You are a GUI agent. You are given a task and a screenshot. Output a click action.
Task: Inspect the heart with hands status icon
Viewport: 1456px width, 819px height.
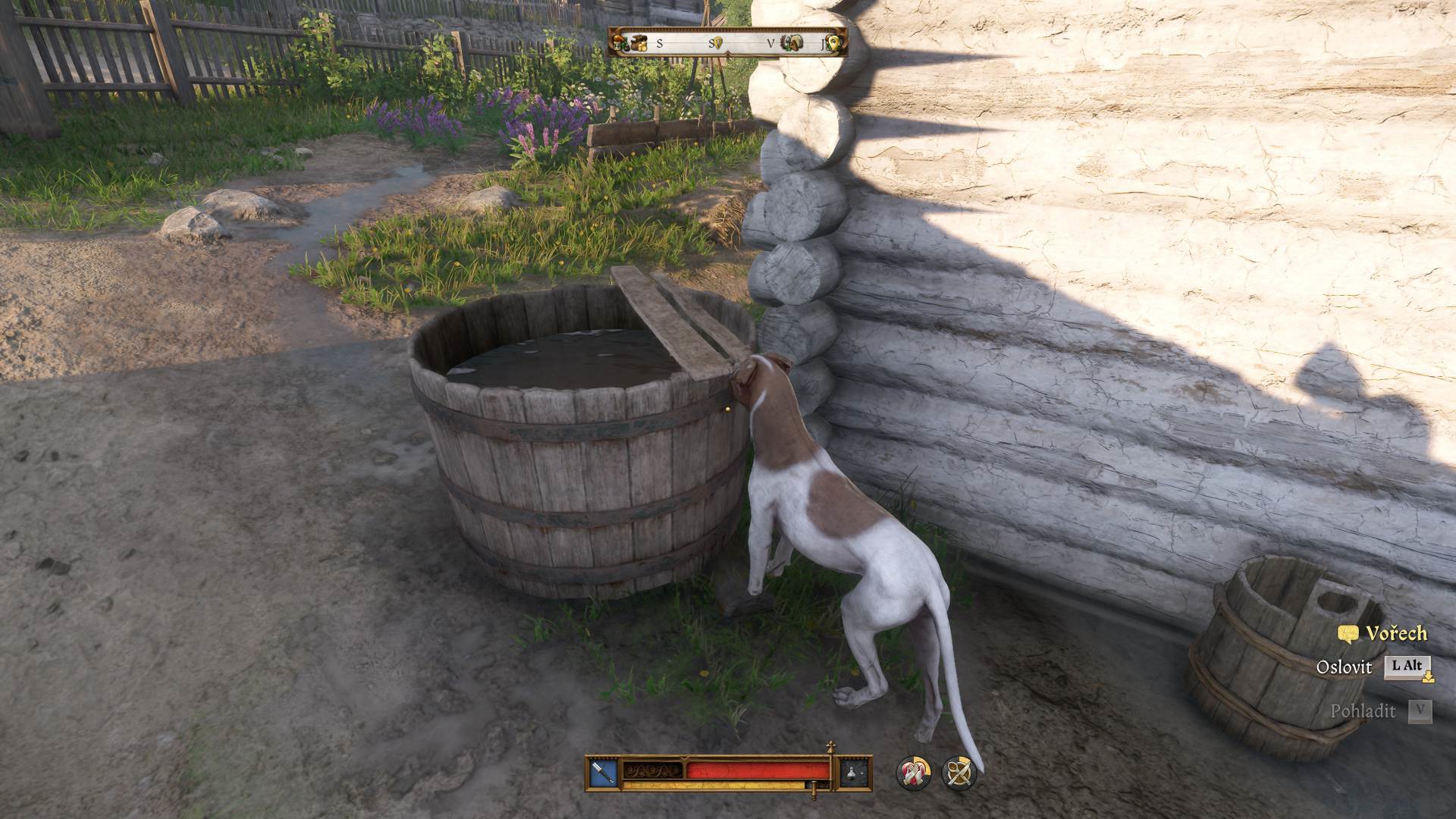(x=915, y=773)
